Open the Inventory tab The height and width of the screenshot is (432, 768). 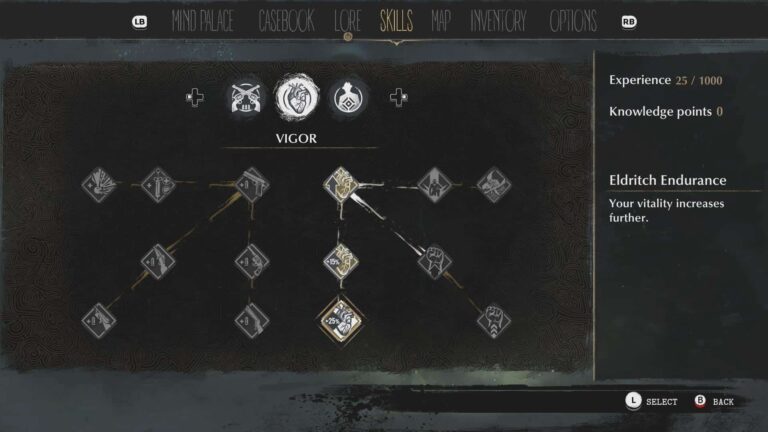[x=498, y=21]
